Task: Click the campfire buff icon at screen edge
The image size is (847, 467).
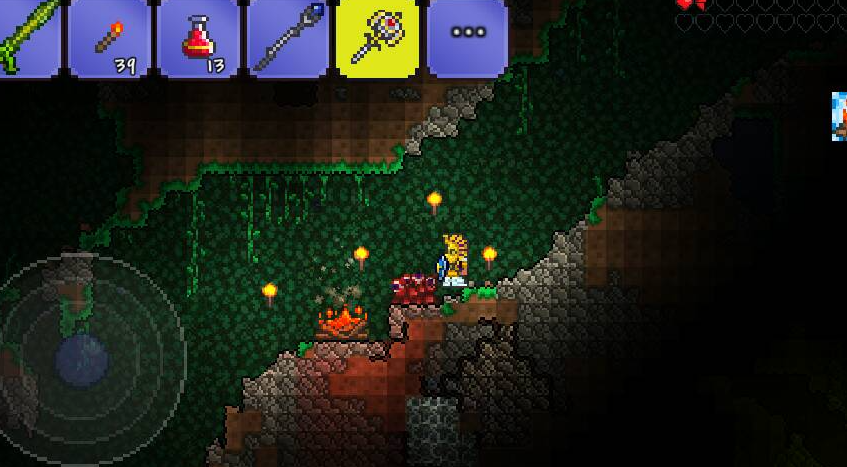Action: click(838, 116)
